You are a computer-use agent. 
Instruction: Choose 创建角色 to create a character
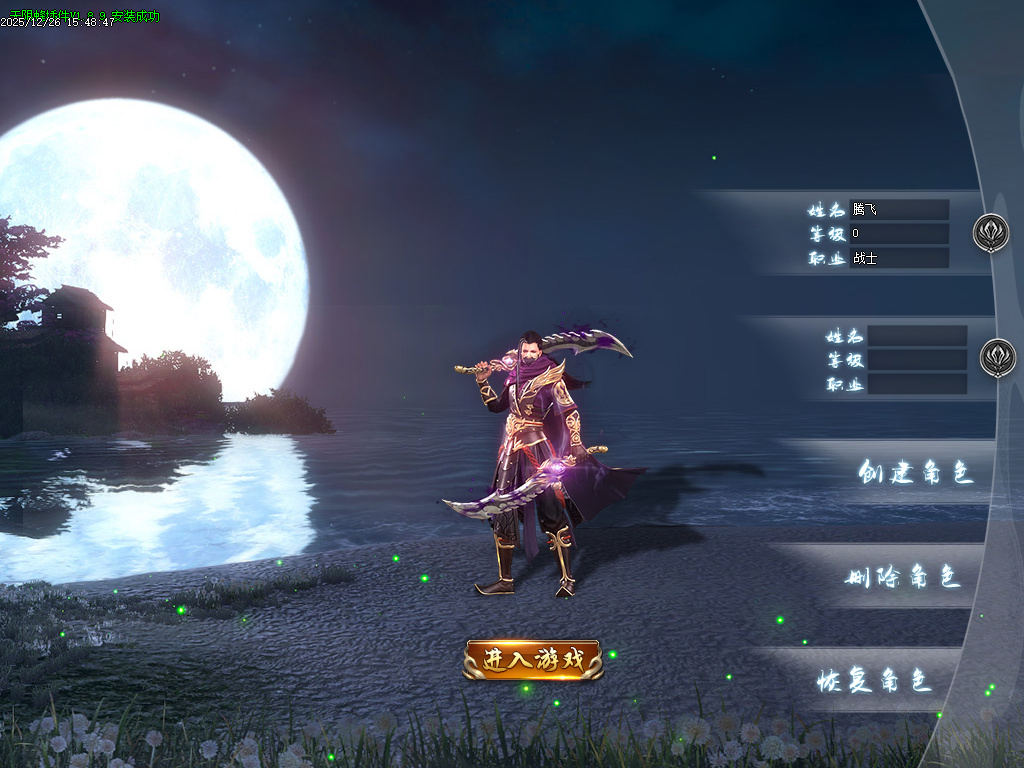(915, 473)
